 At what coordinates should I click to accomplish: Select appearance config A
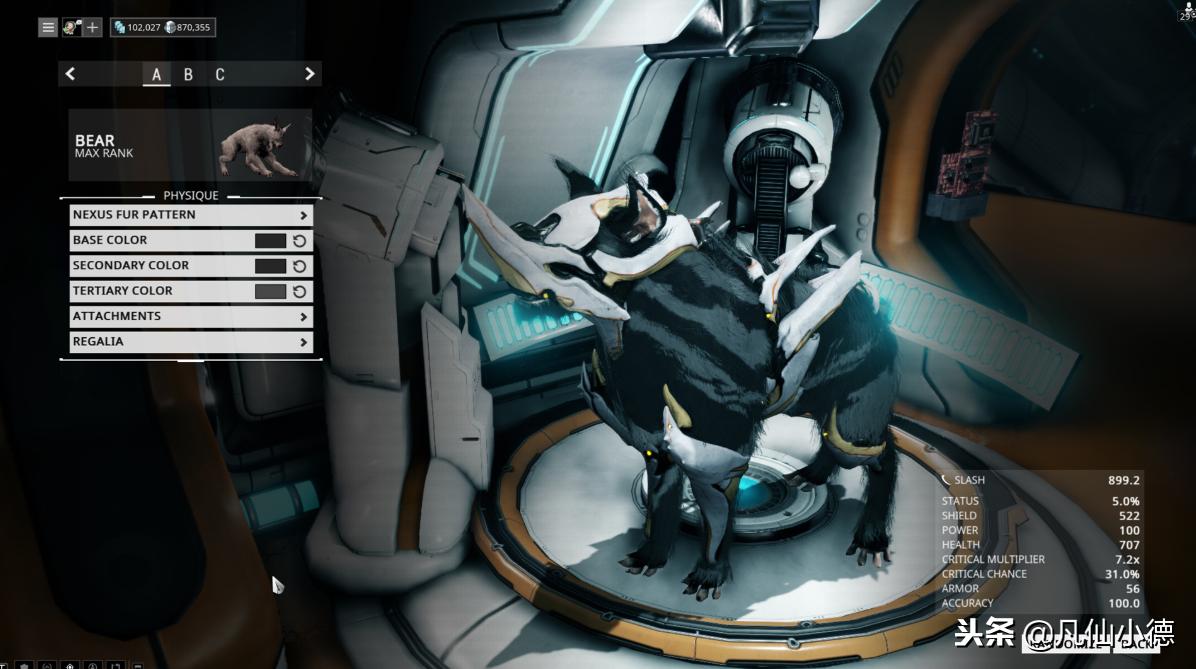[x=157, y=74]
